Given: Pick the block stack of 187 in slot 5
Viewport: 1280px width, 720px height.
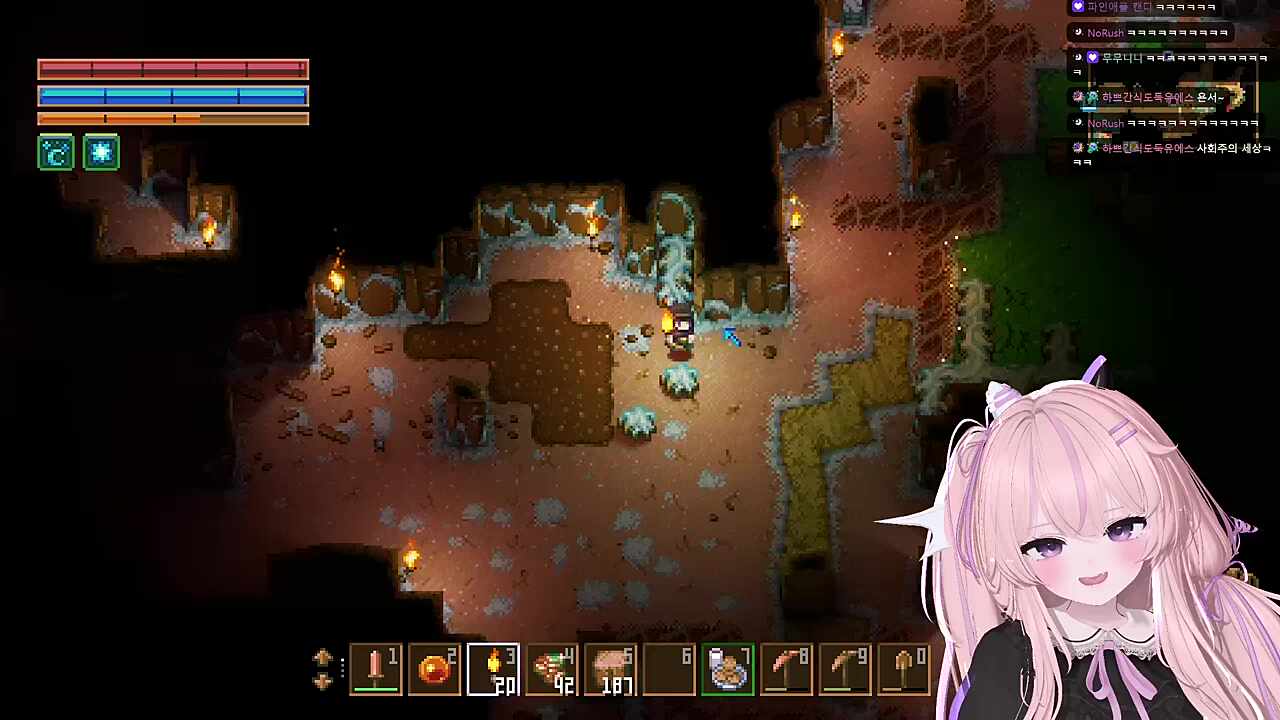Looking at the screenshot, I should [611, 669].
